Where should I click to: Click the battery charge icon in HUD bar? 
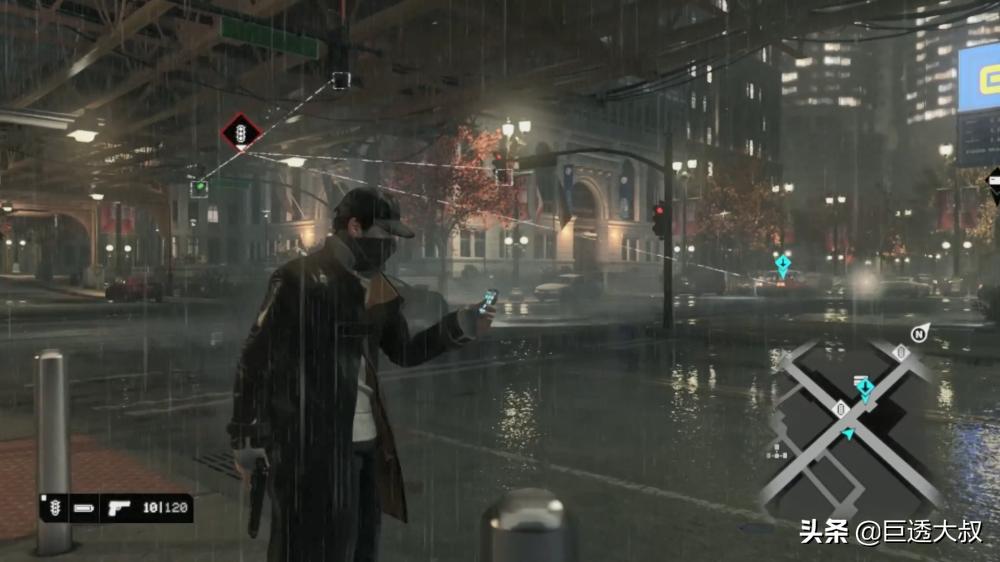pos(84,508)
